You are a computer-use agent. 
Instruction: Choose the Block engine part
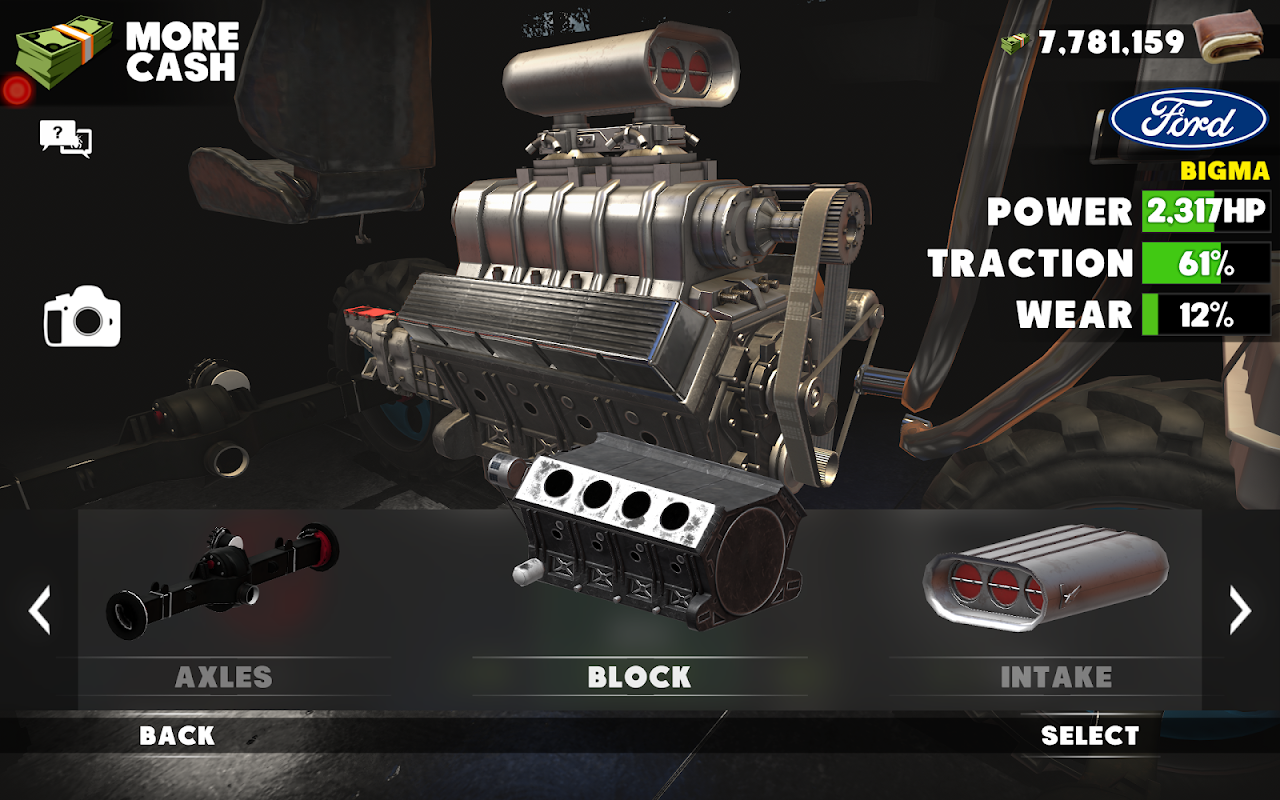click(x=640, y=590)
